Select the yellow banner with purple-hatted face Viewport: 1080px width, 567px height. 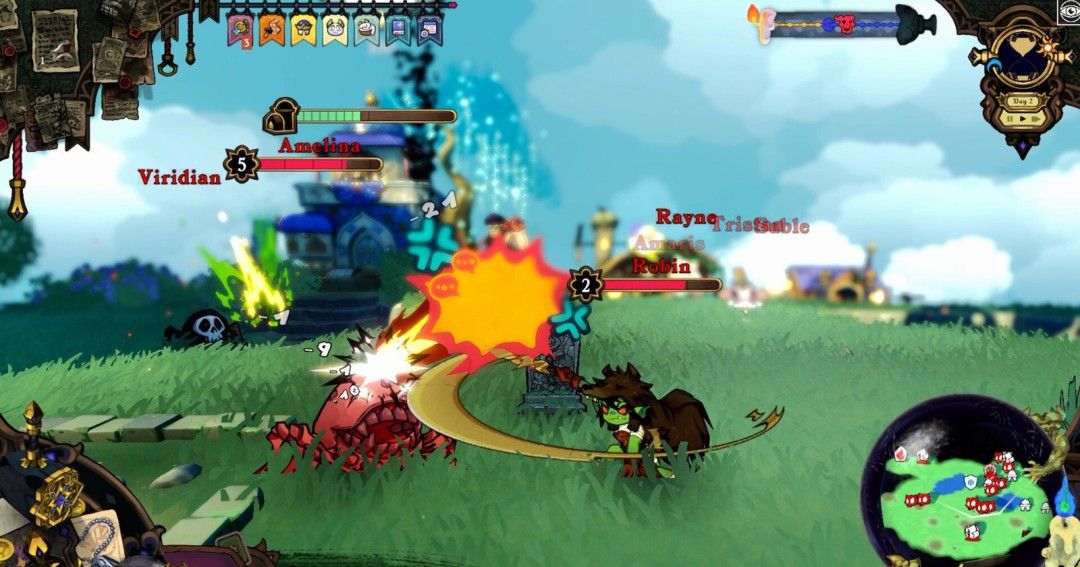[303, 28]
